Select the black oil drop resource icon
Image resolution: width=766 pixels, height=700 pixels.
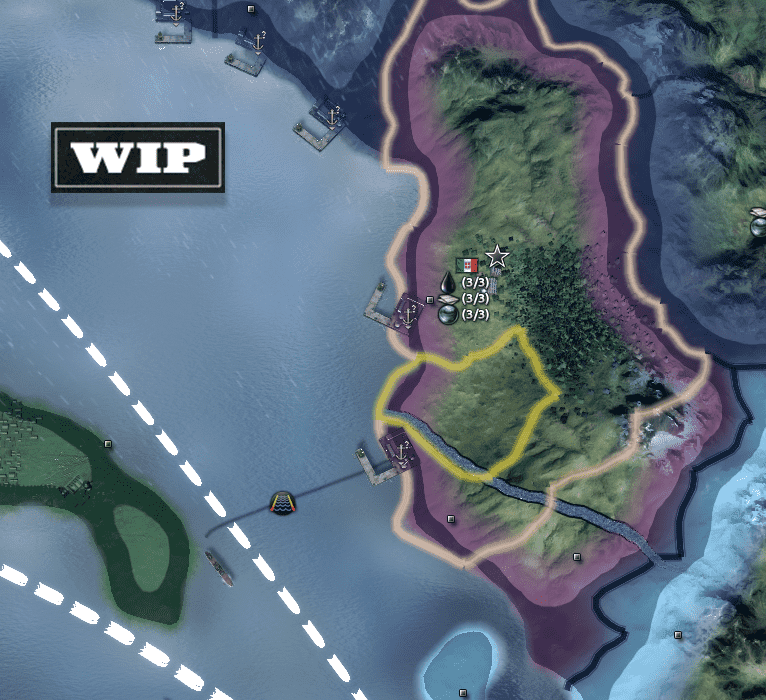447,284
